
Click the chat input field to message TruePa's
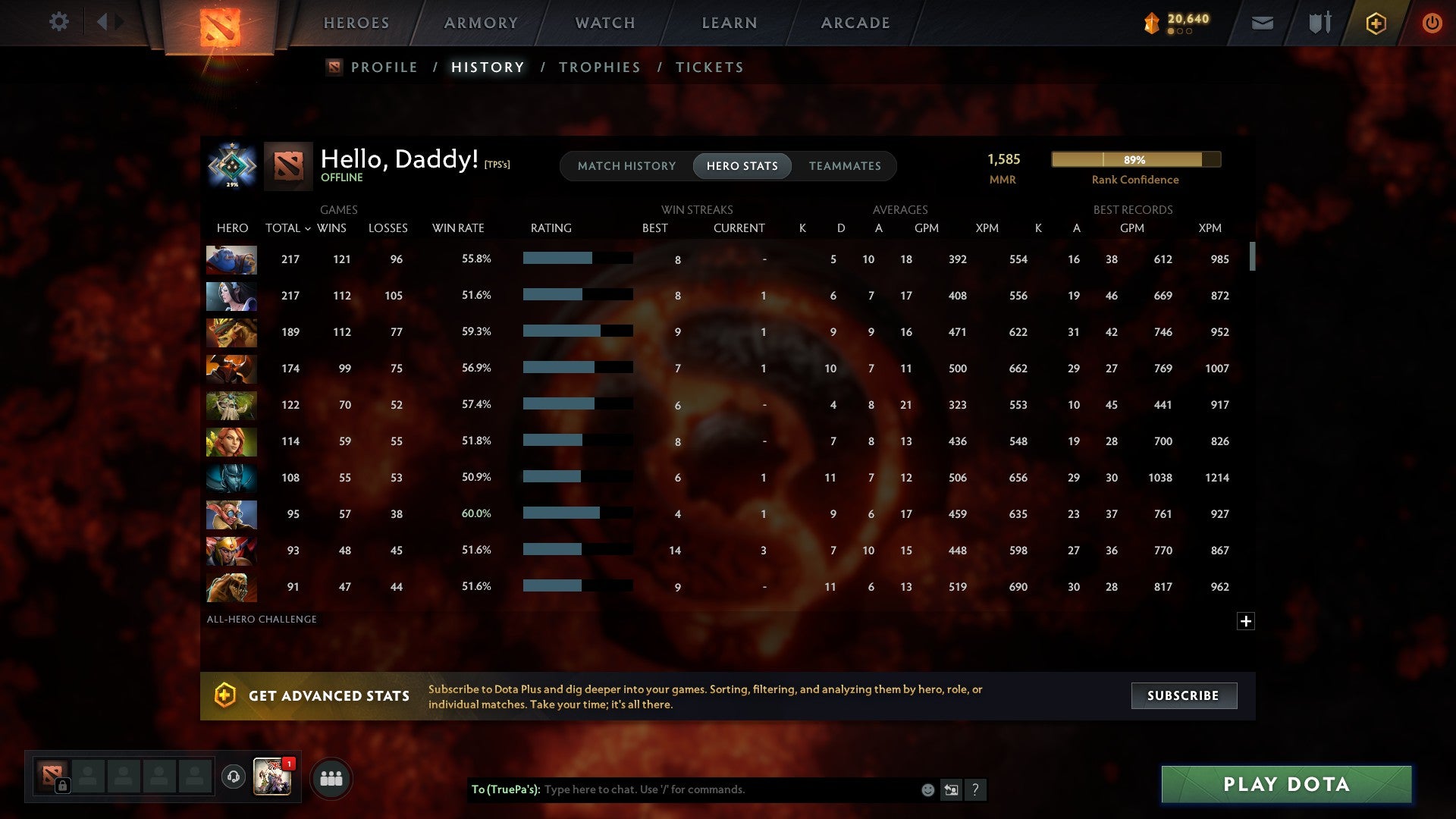(720, 789)
